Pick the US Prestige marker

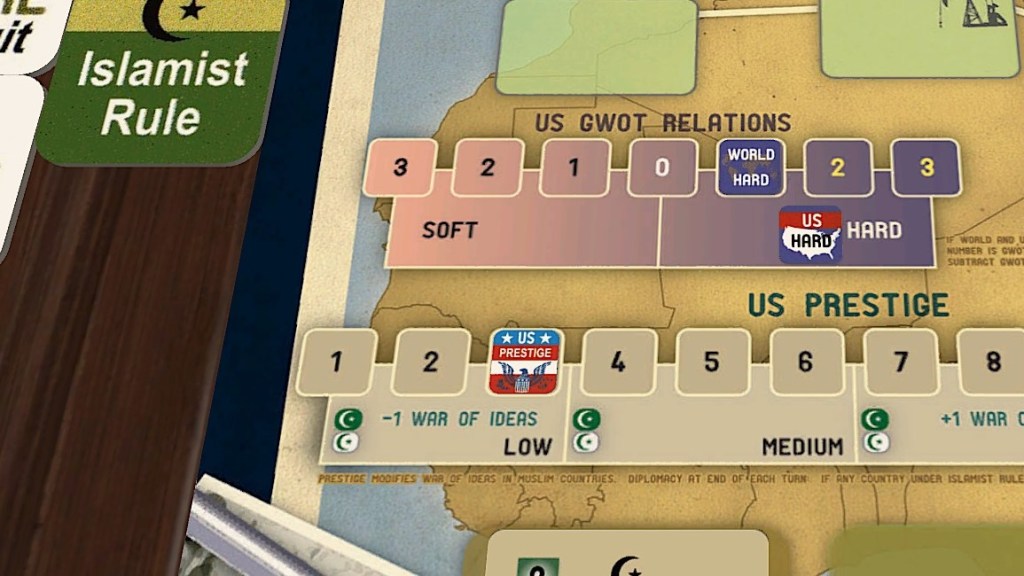pyautogui.click(x=525, y=361)
